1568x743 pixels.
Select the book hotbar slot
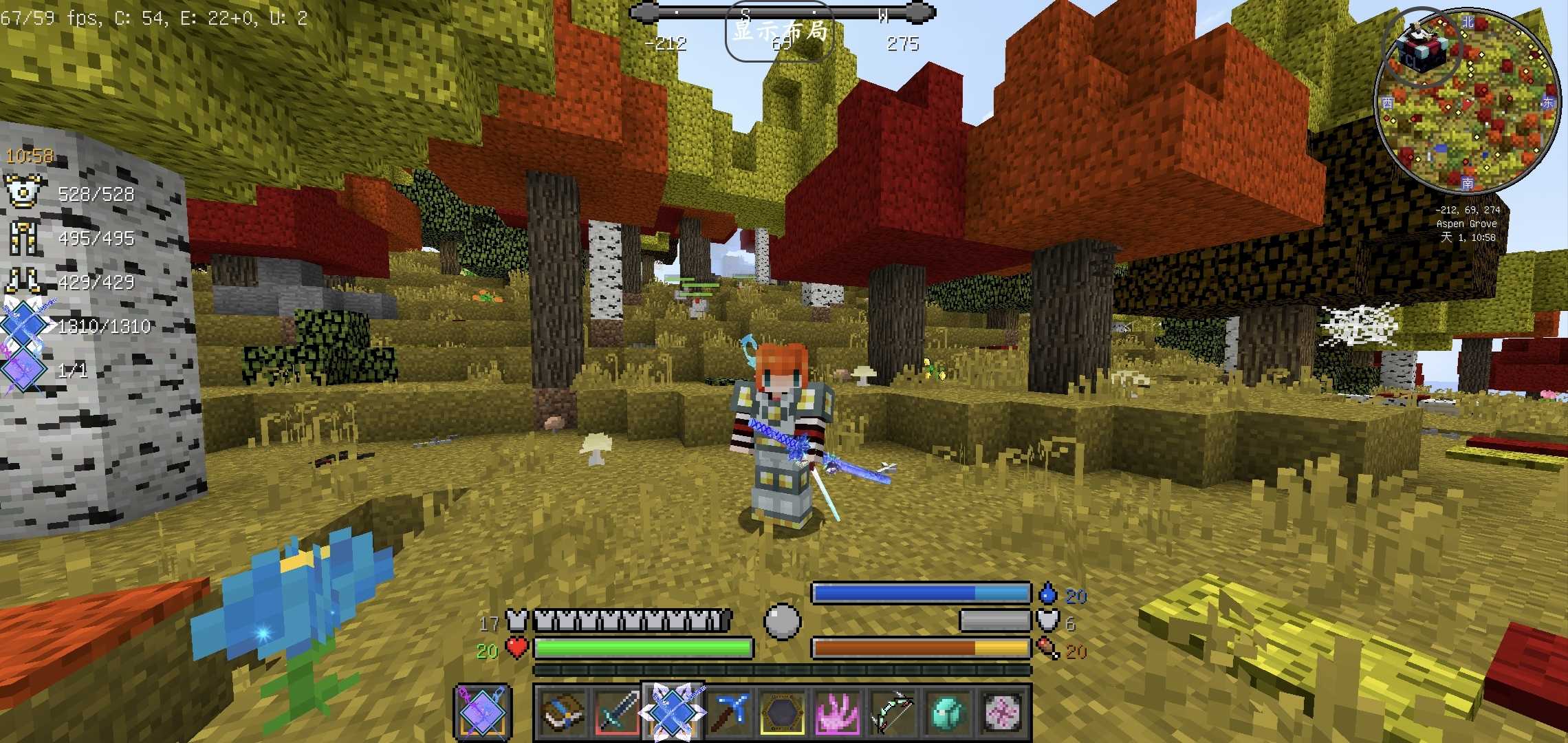pyautogui.click(x=562, y=712)
